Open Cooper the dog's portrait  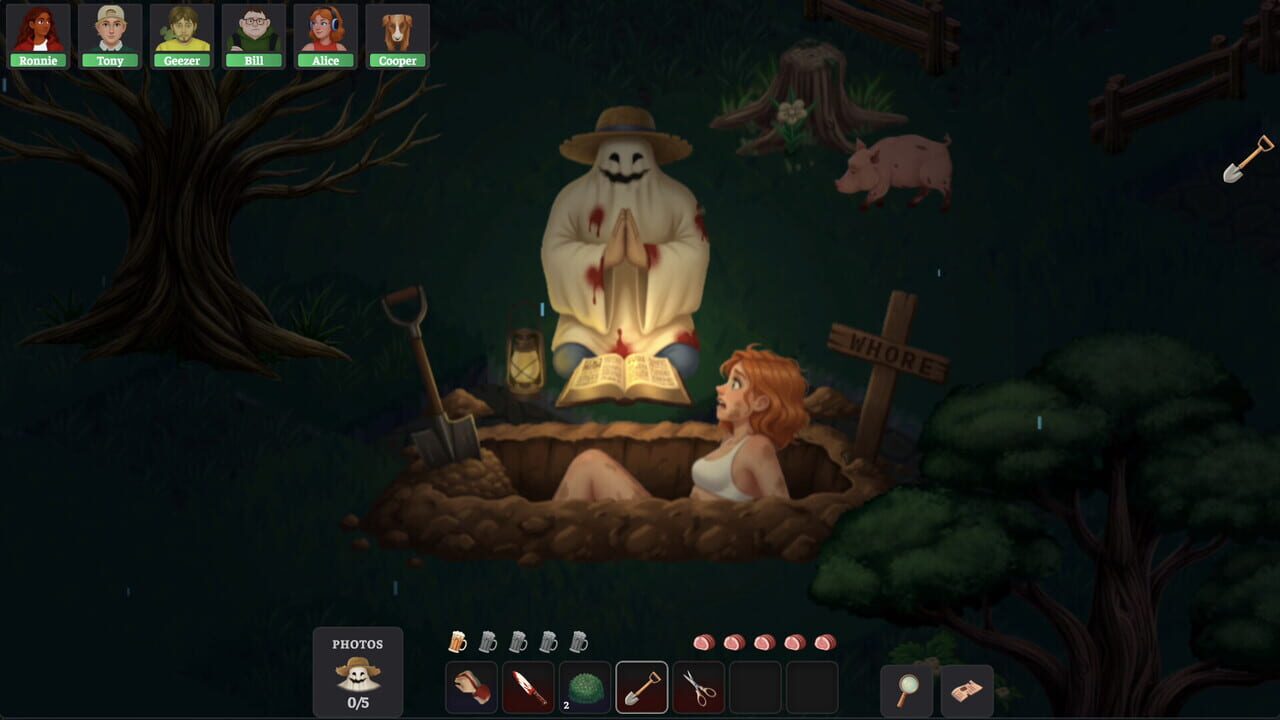click(x=397, y=30)
